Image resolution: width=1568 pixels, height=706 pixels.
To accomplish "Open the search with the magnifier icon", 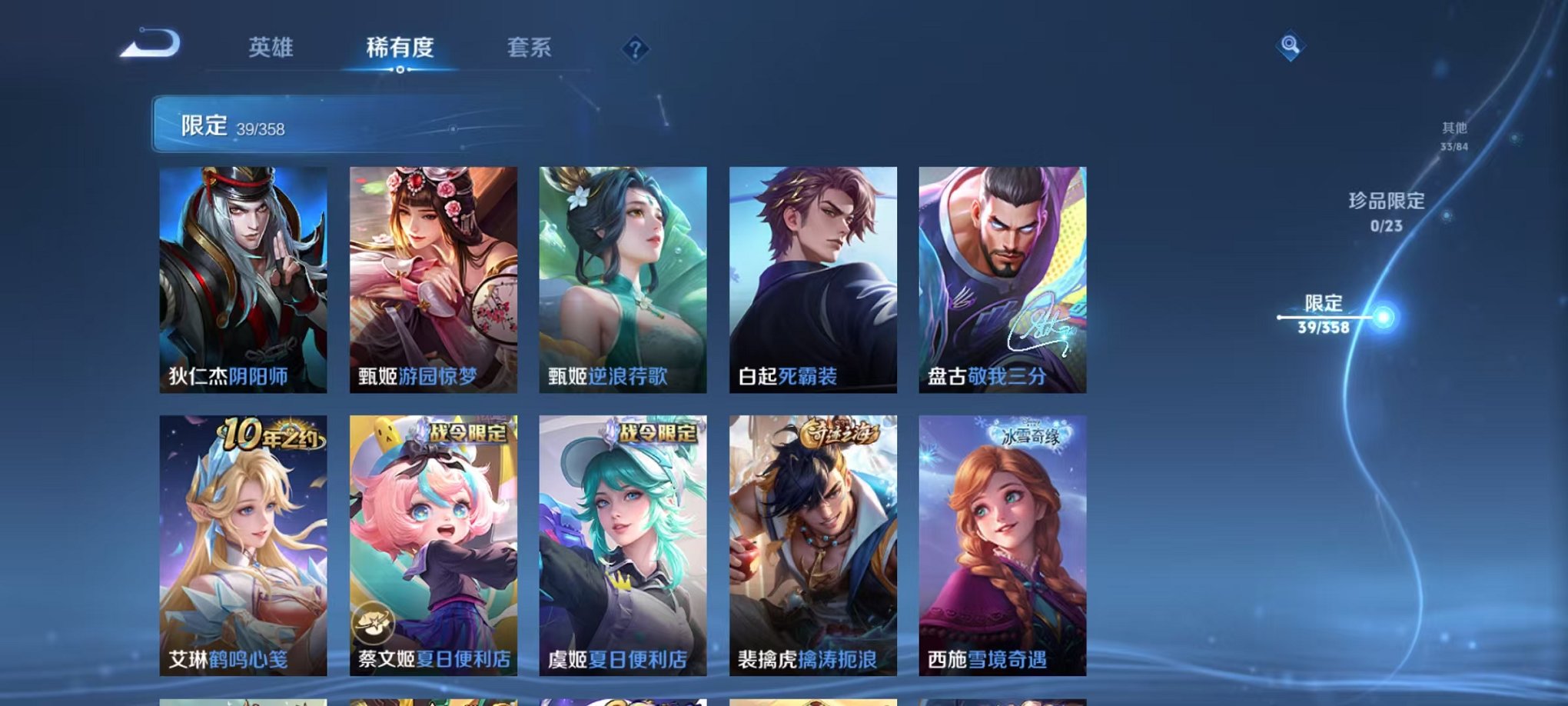I will click(x=1292, y=45).
